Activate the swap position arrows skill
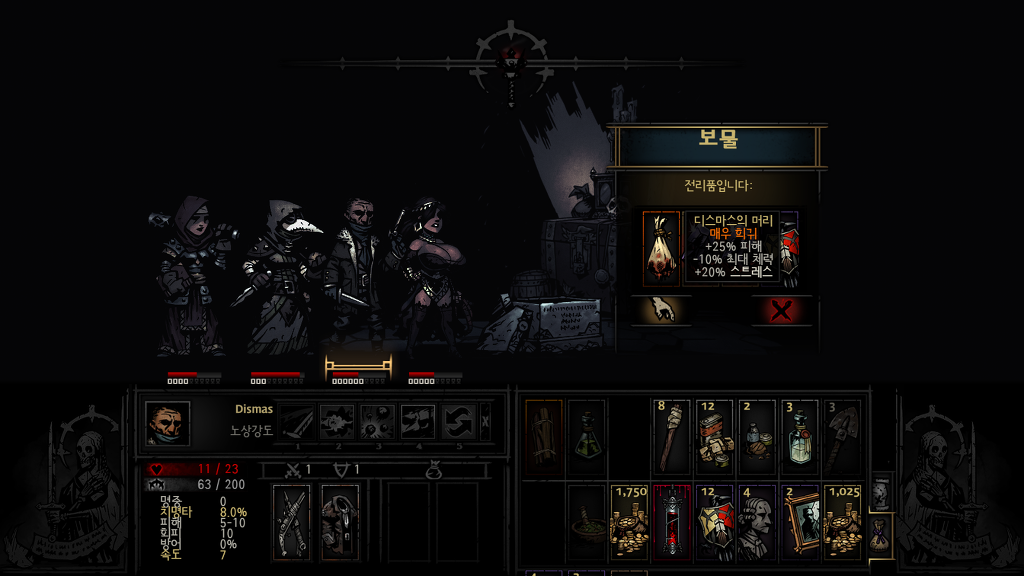Viewport: 1024px width, 576px height. 458,422
